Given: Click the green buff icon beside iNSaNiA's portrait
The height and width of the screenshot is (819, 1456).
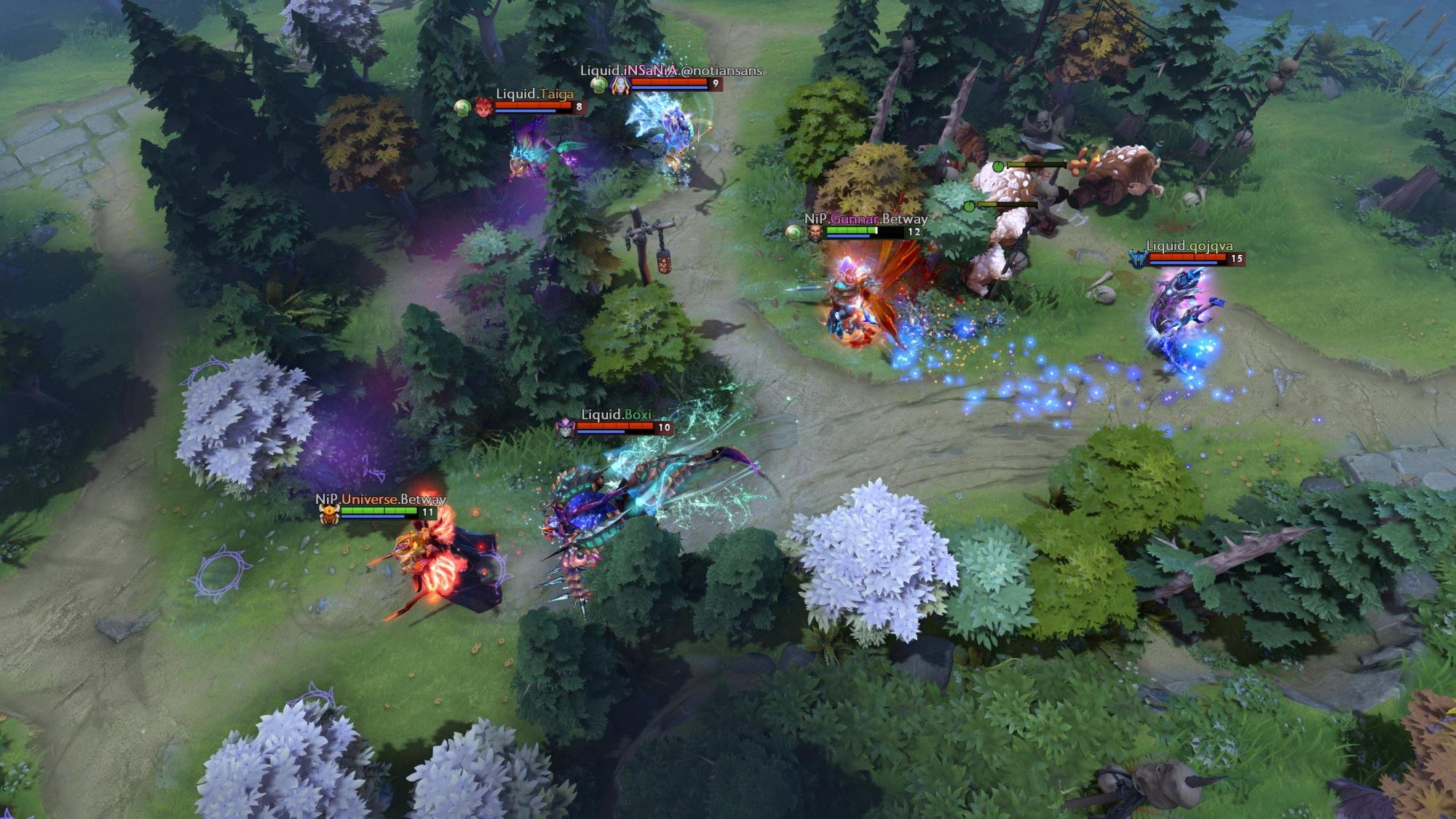Looking at the screenshot, I should tap(599, 86).
